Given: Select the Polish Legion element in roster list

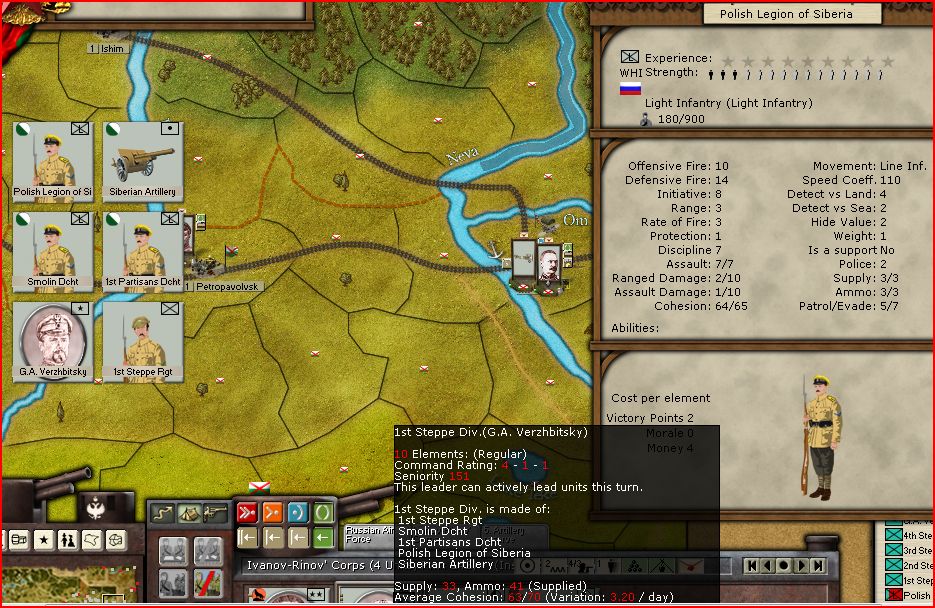Looking at the screenshot, I should click(905, 596).
